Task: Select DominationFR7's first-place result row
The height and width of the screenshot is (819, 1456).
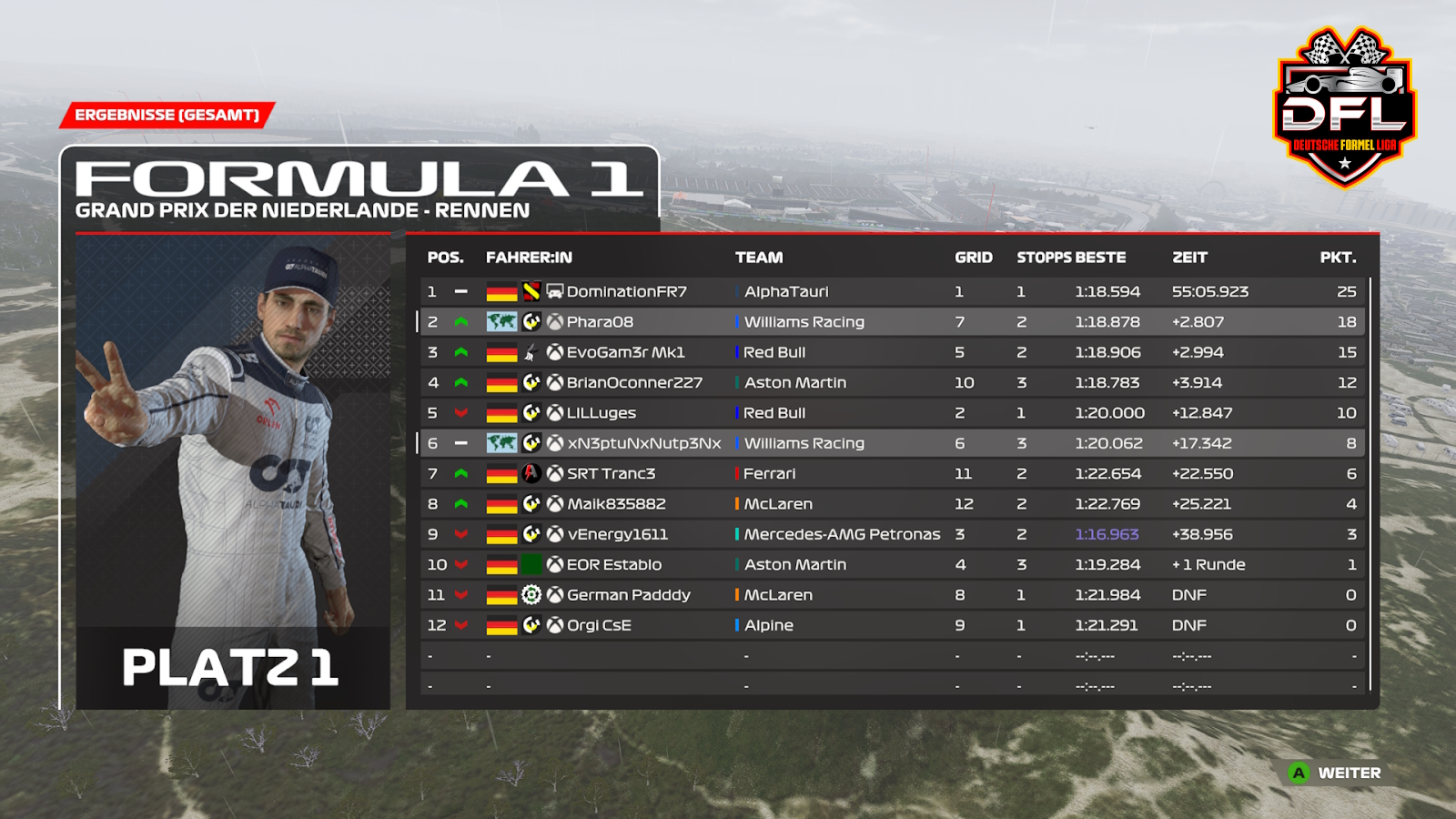Action: tap(626, 292)
